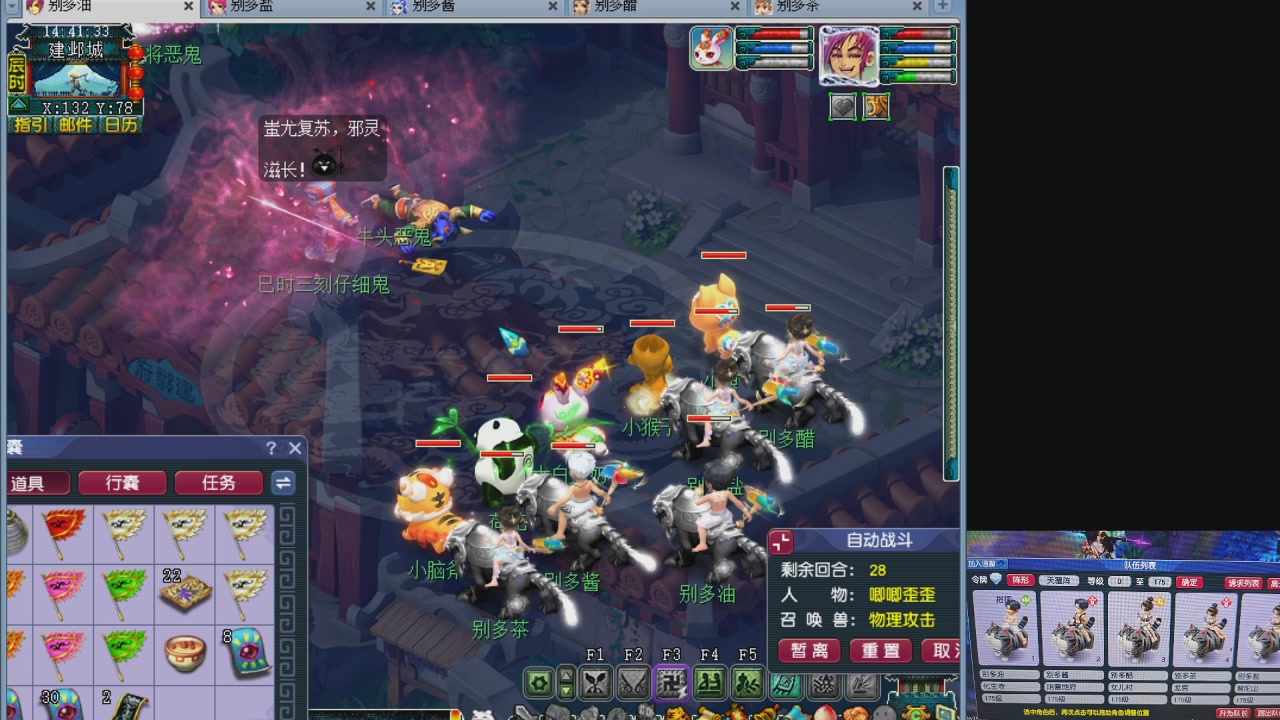
Task: Select the purple-highlighted auto-battle toolbar icon
Action: 672,683
